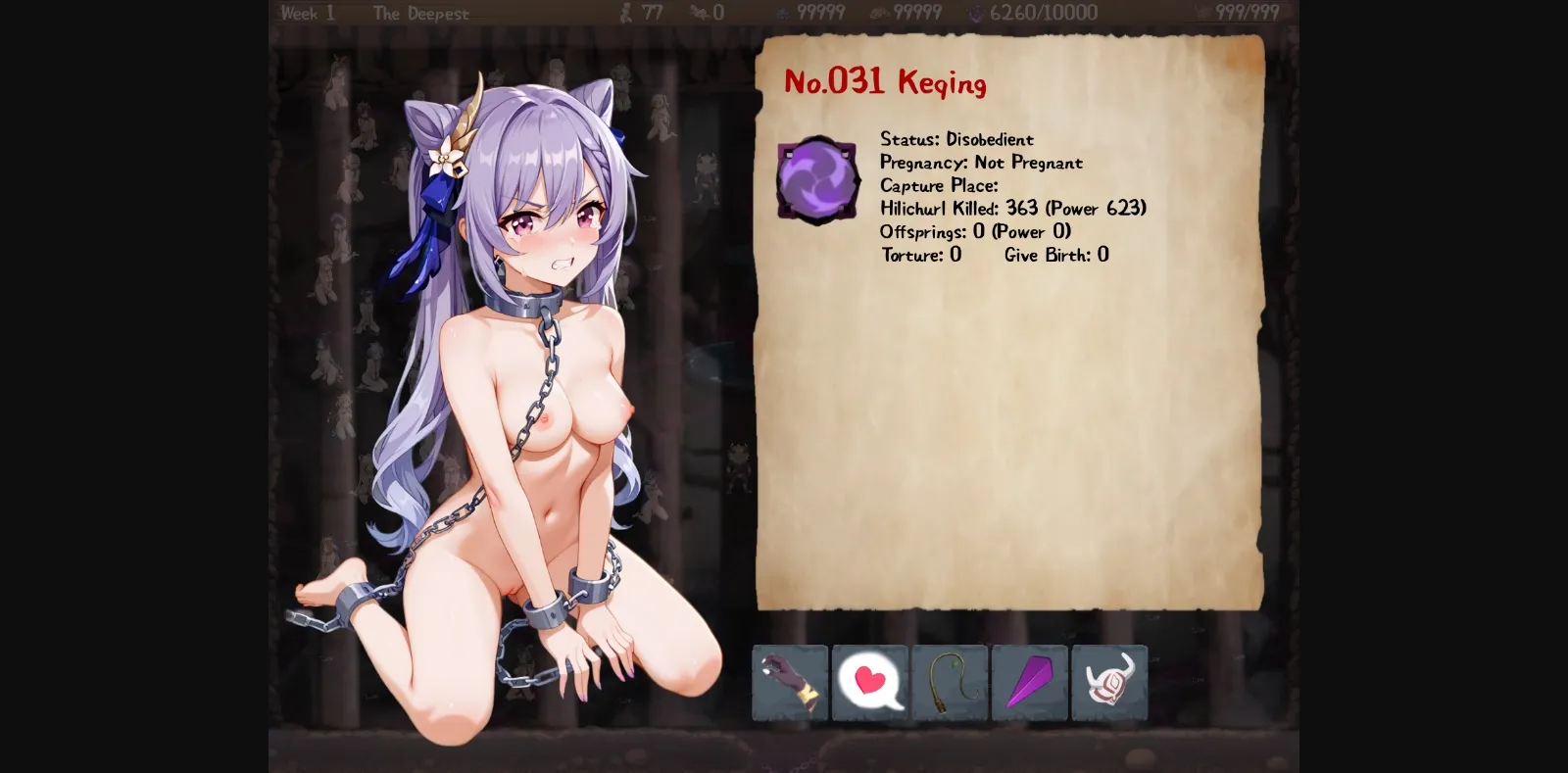1568x773 pixels.
Task: Select The Deepest location label
Action: coord(422,13)
